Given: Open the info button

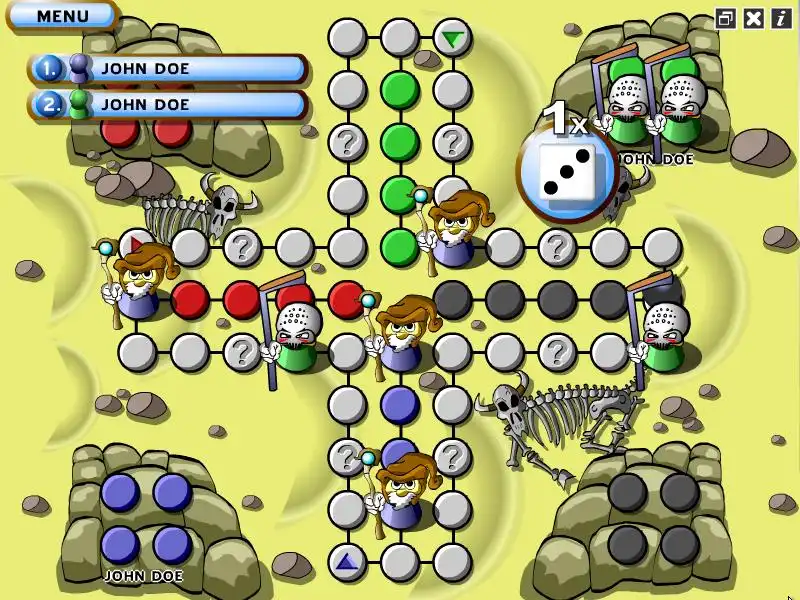Looking at the screenshot, I should pos(781,18).
